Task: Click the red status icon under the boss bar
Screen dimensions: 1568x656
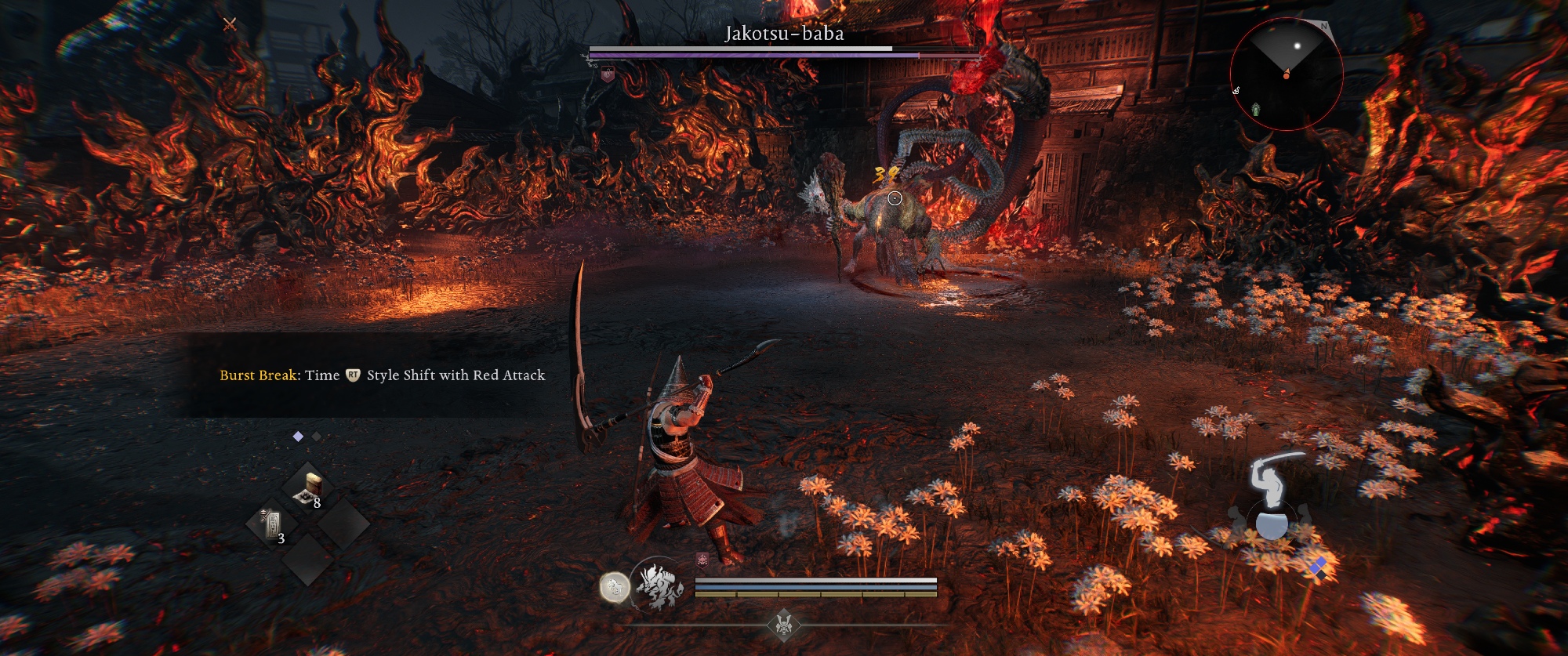Action: click(607, 74)
